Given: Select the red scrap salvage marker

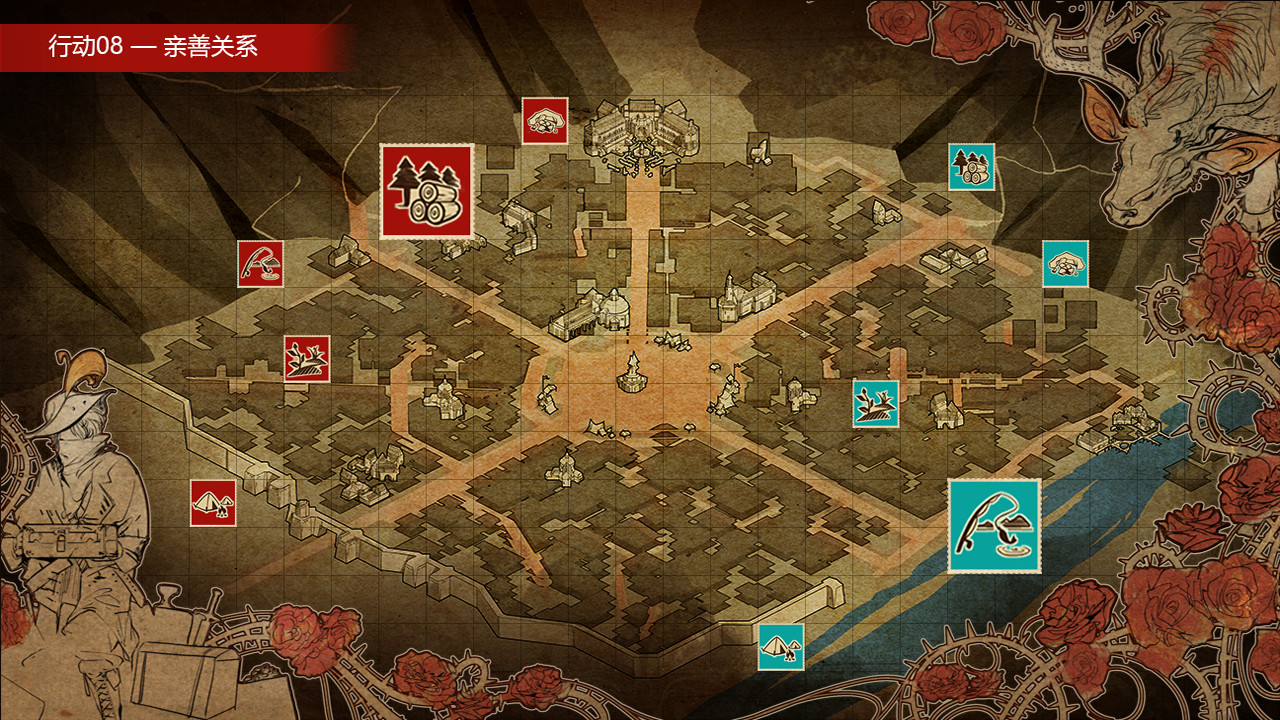Looking at the screenshot, I should (306, 357).
